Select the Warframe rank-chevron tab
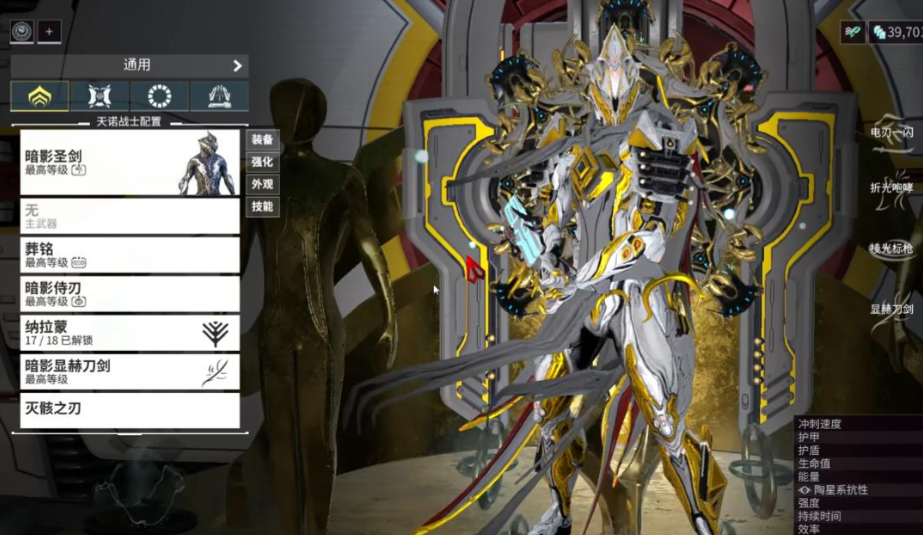Screen dimensions: 923x535 40,96
